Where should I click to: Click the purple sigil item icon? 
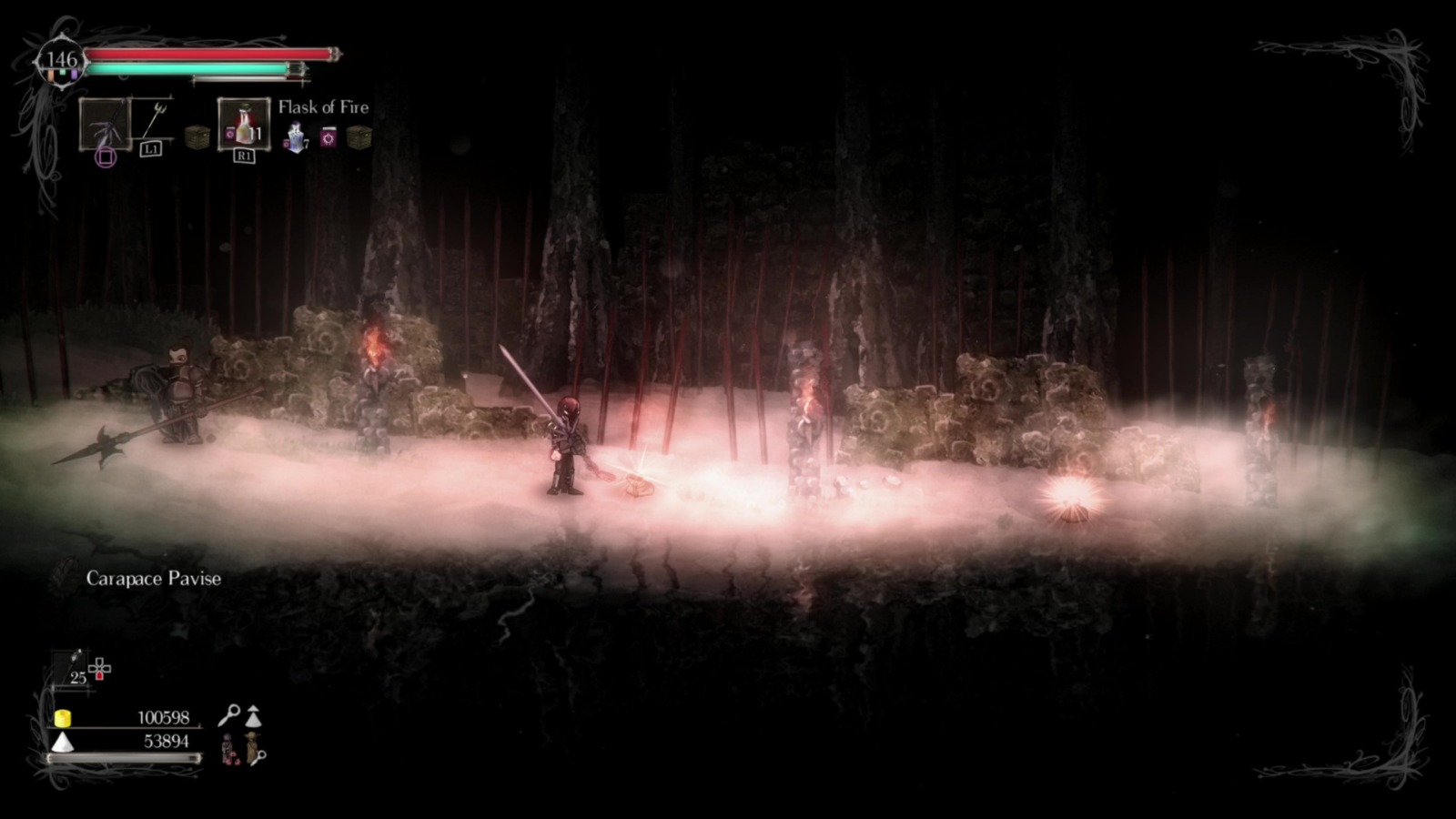[x=329, y=136]
